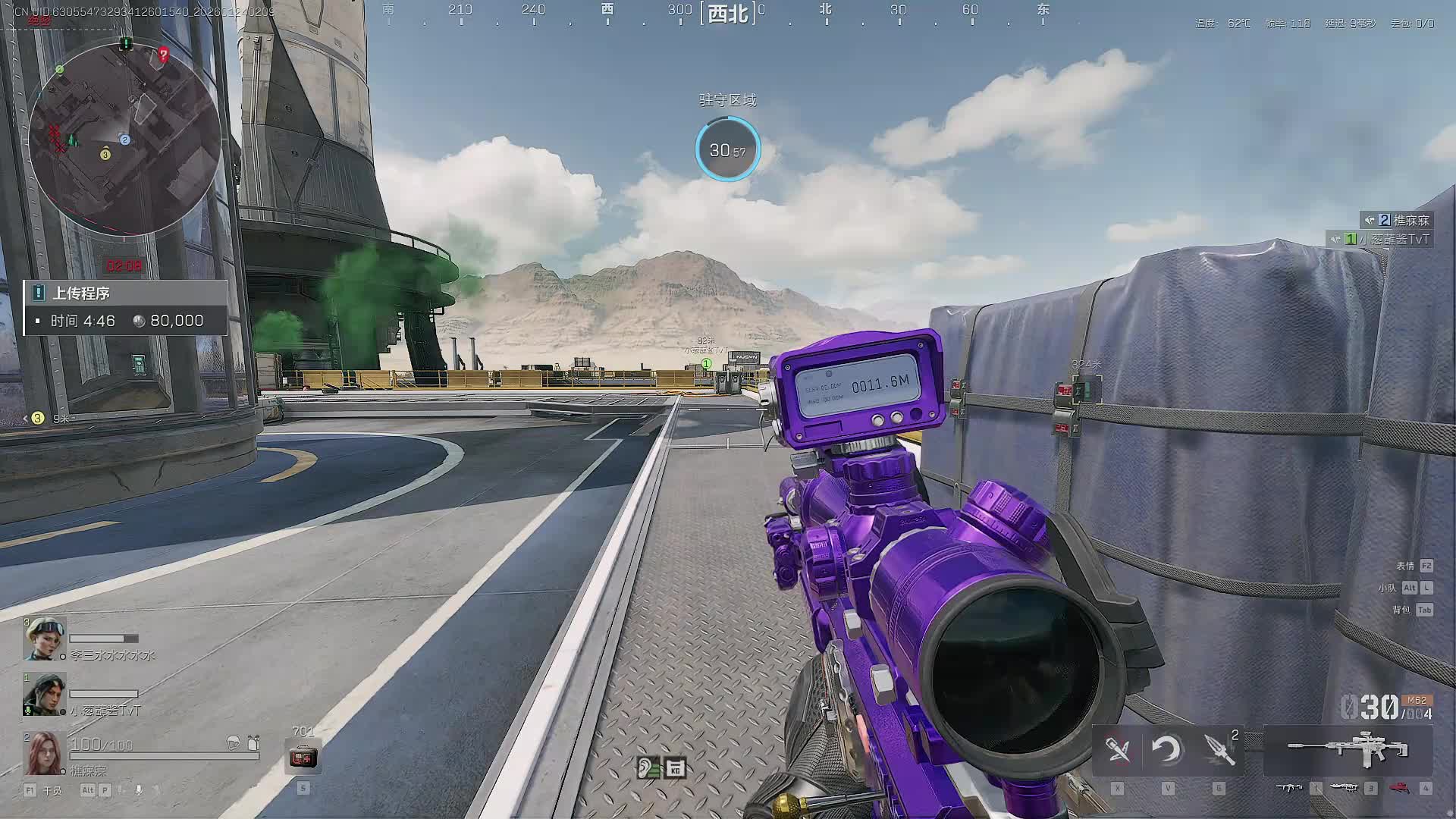
Task: Select the 上传程序 objective tracker
Action: click(x=125, y=307)
